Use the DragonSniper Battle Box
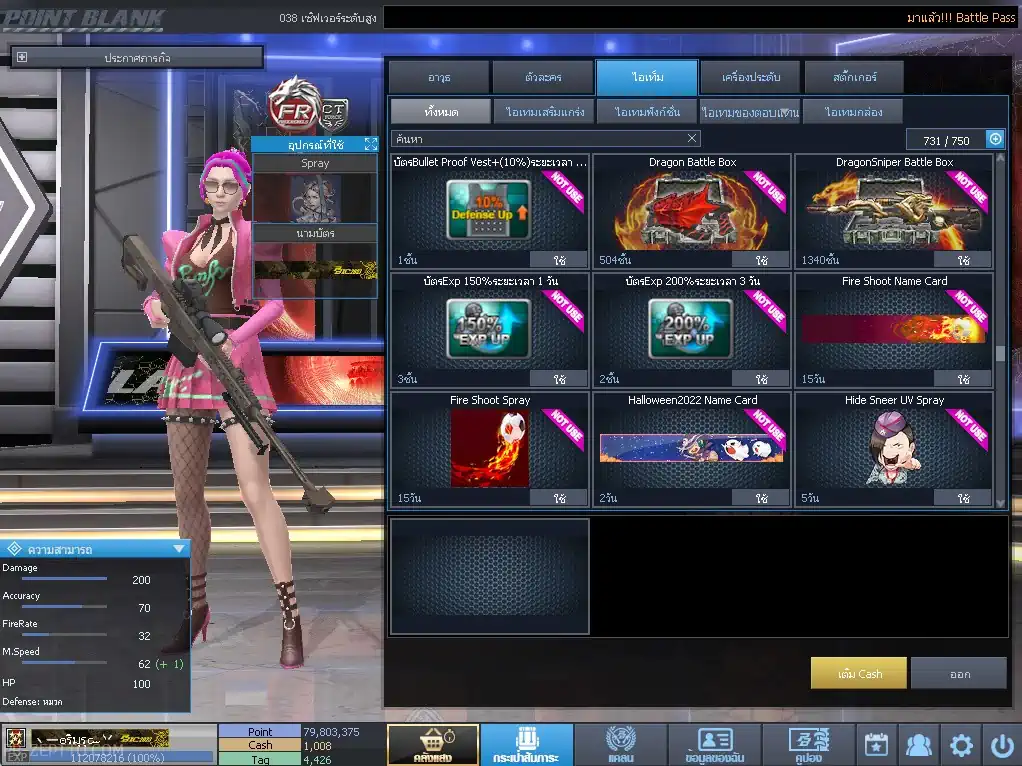Screen dimensions: 1022x766 [963, 260]
